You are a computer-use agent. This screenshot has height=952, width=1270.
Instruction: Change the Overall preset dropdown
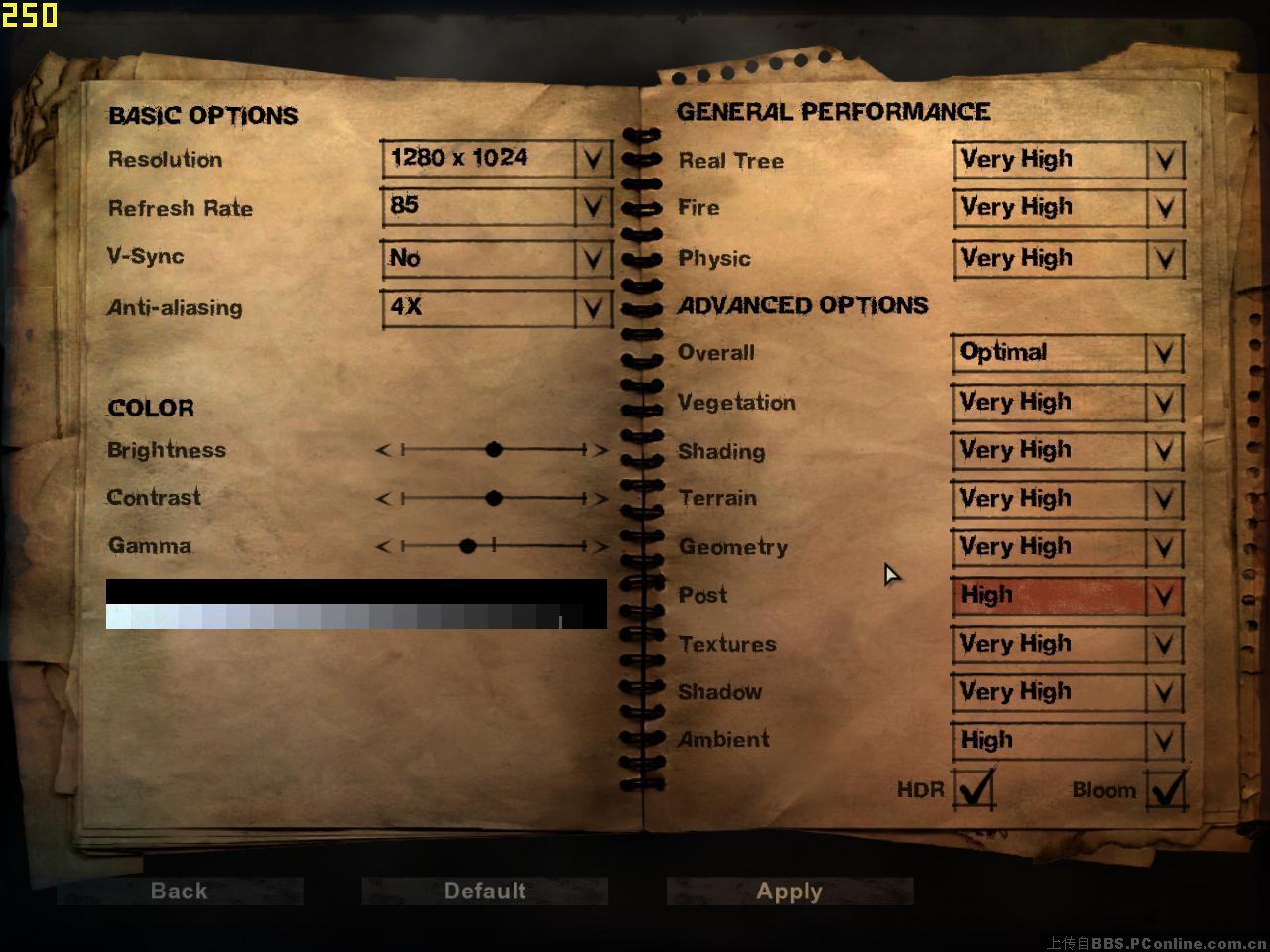(x=1068, y=353)
